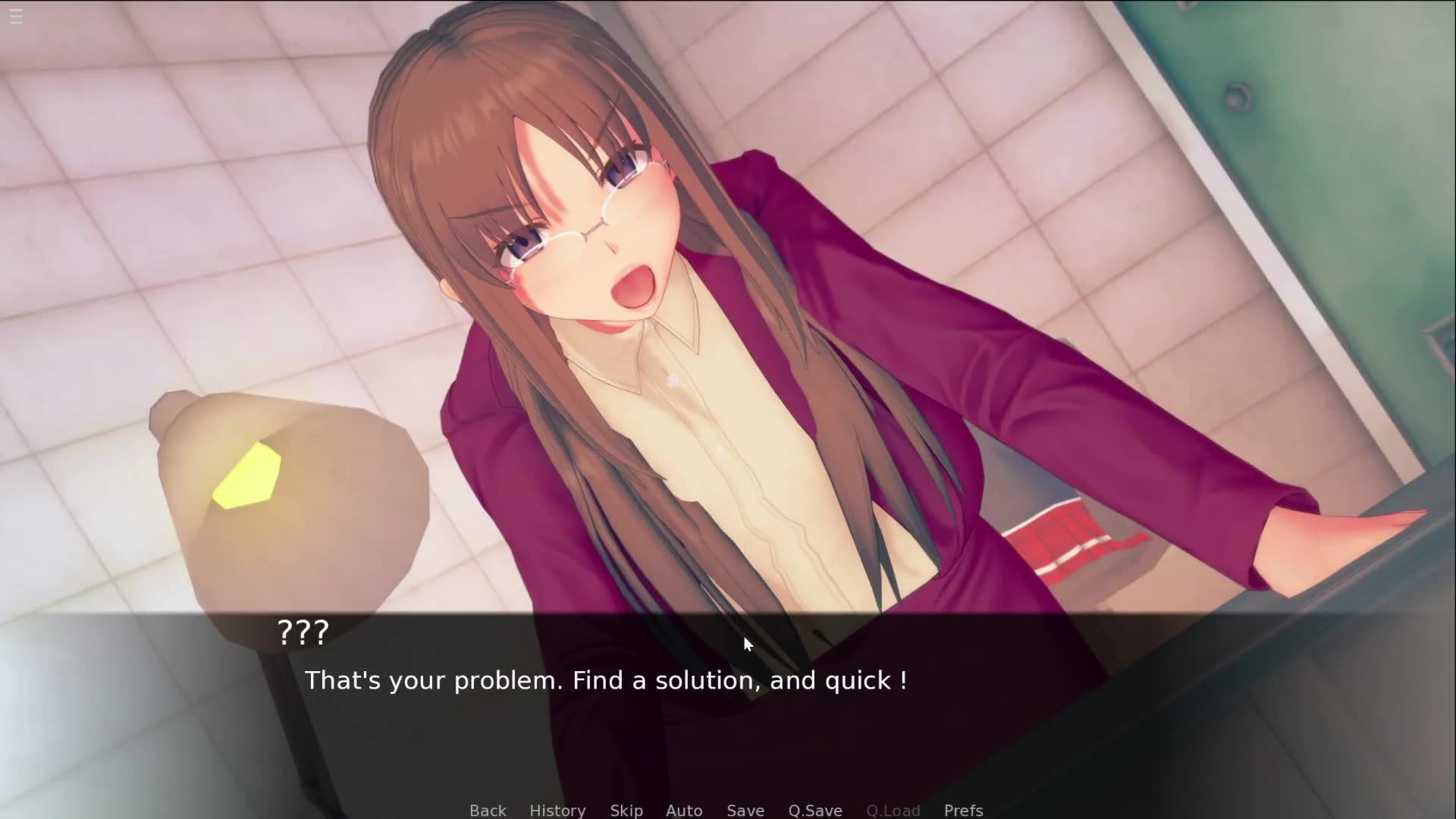Open the Save menu
The image size is (1456, 819).
[745, 810]
